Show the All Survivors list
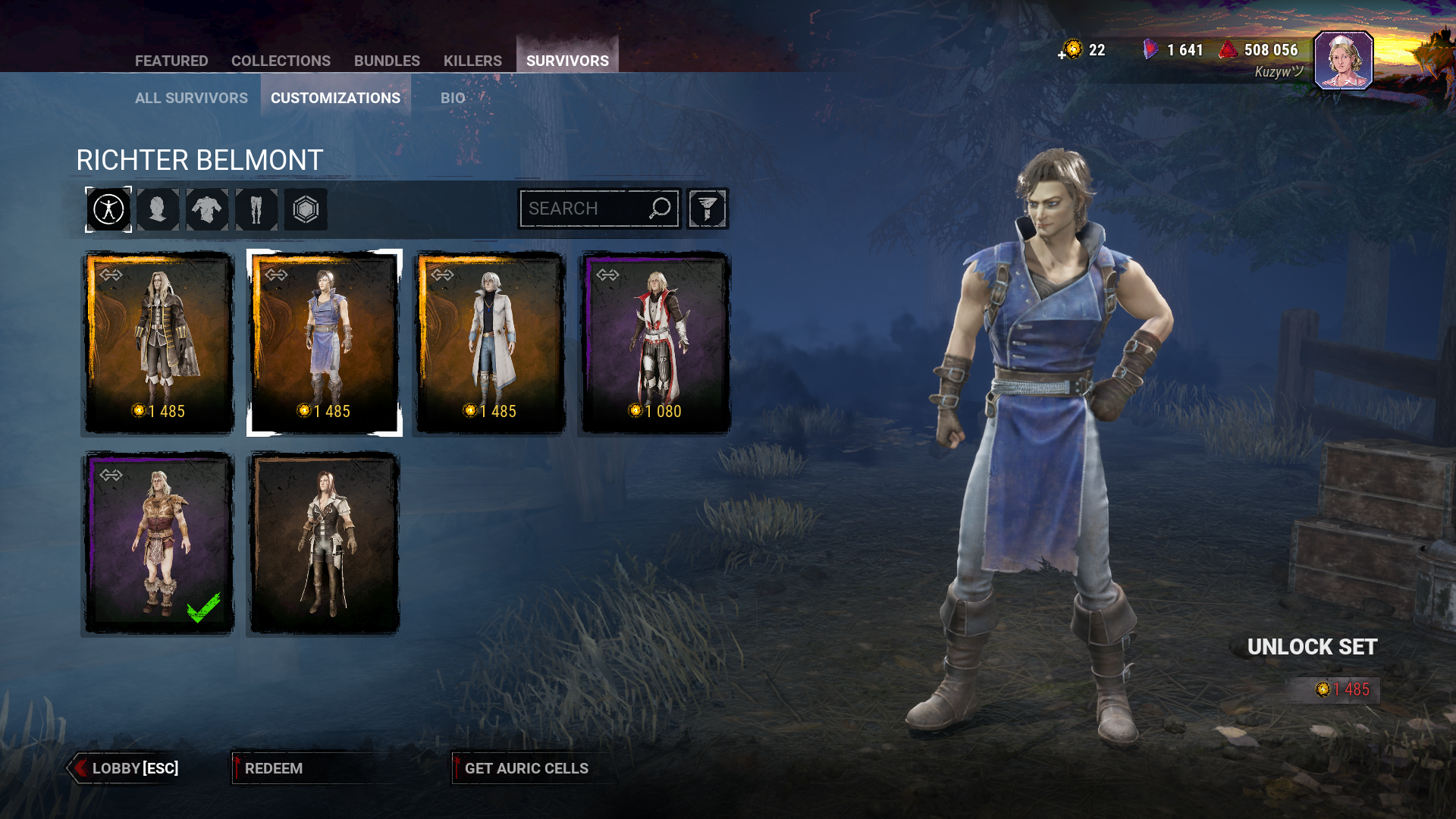Viewport: 1456px width, 819px height. [191, 98]
